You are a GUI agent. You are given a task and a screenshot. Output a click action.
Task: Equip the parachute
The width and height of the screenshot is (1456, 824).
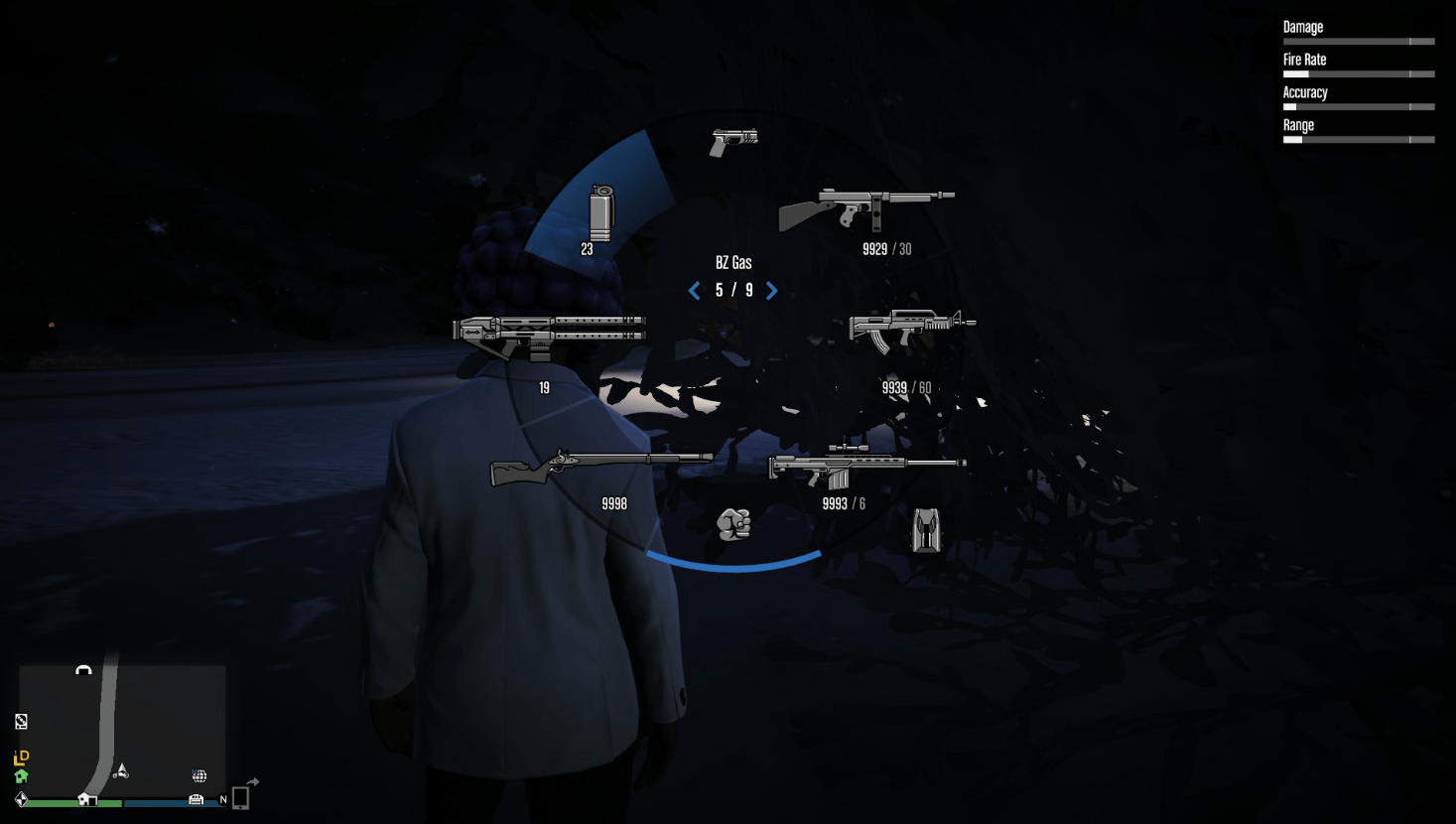click(924, 531)
